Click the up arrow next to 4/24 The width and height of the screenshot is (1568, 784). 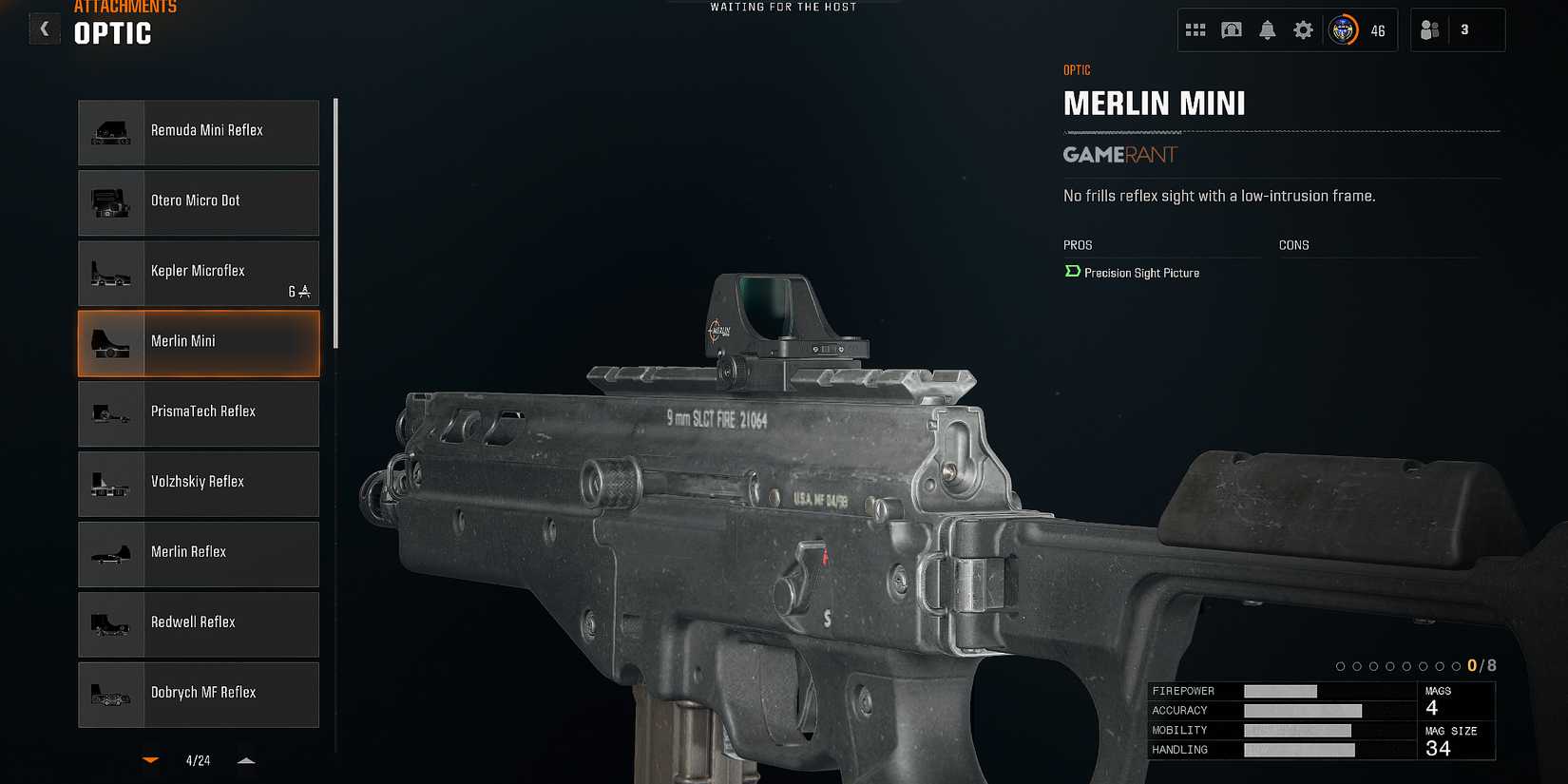(246, 760)
